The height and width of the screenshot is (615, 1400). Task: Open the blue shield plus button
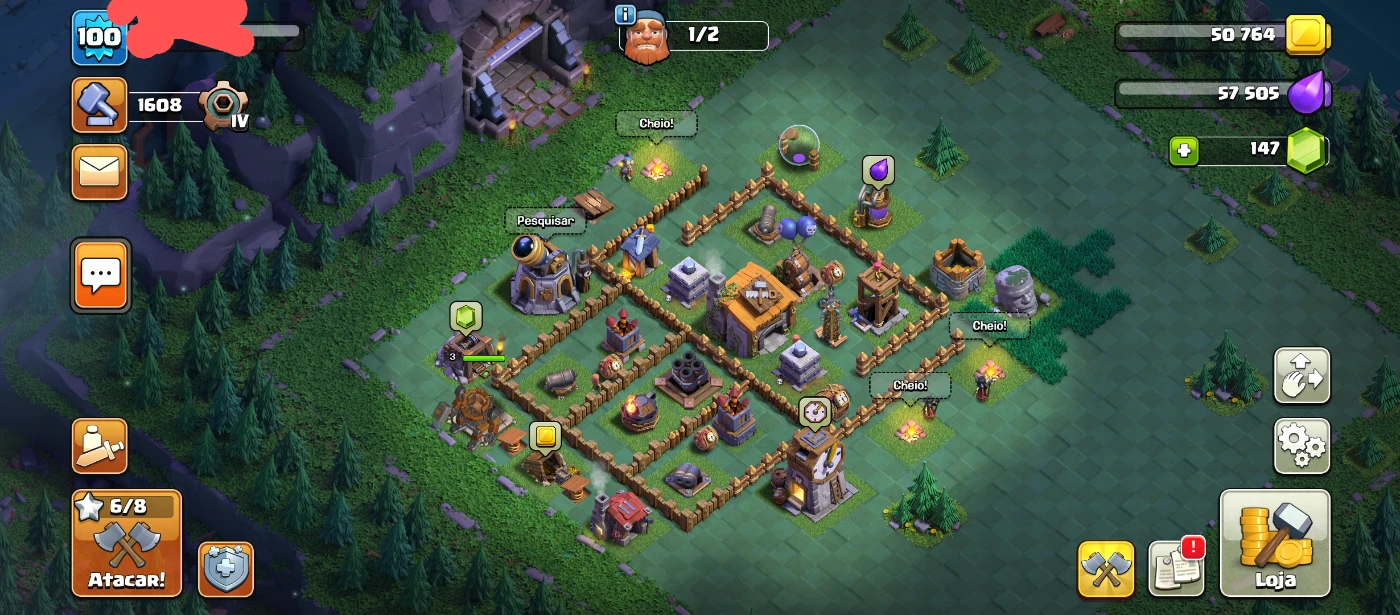tap(225, 569)
